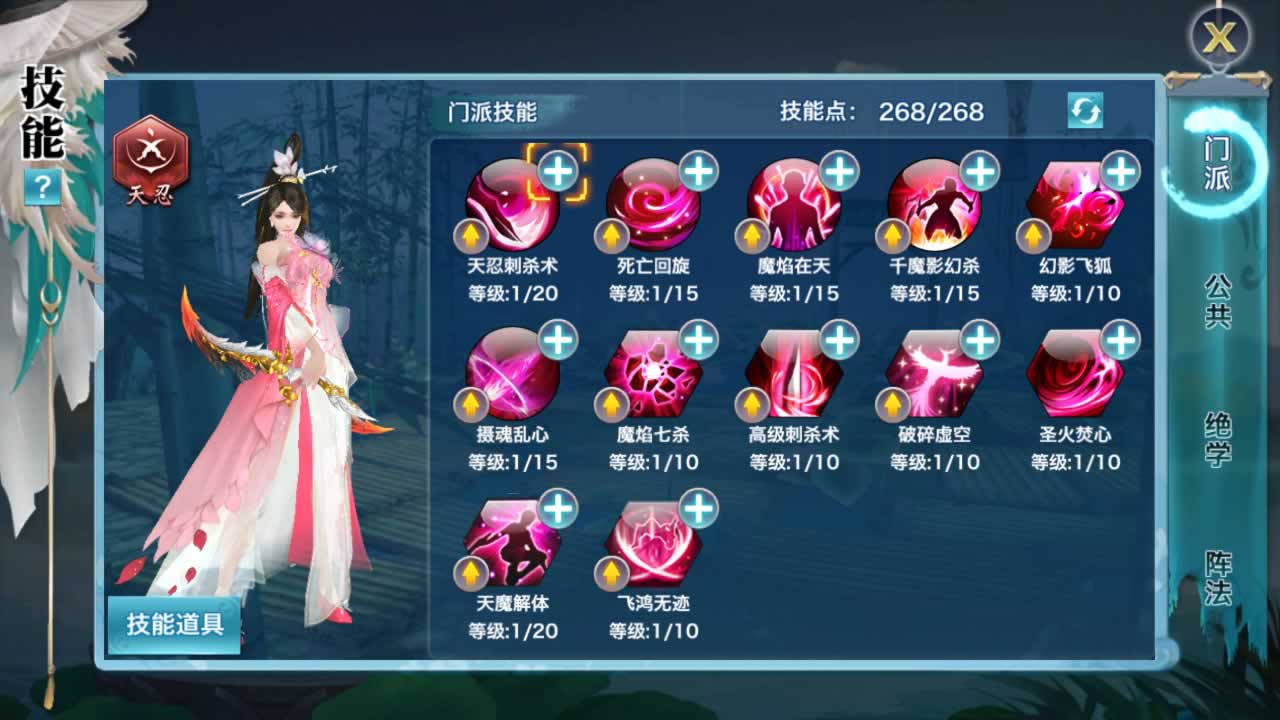Viewport: 1280px width, 720px height.
Task: Open the 飞鸿无迹 skill icon
Action: 653,543
